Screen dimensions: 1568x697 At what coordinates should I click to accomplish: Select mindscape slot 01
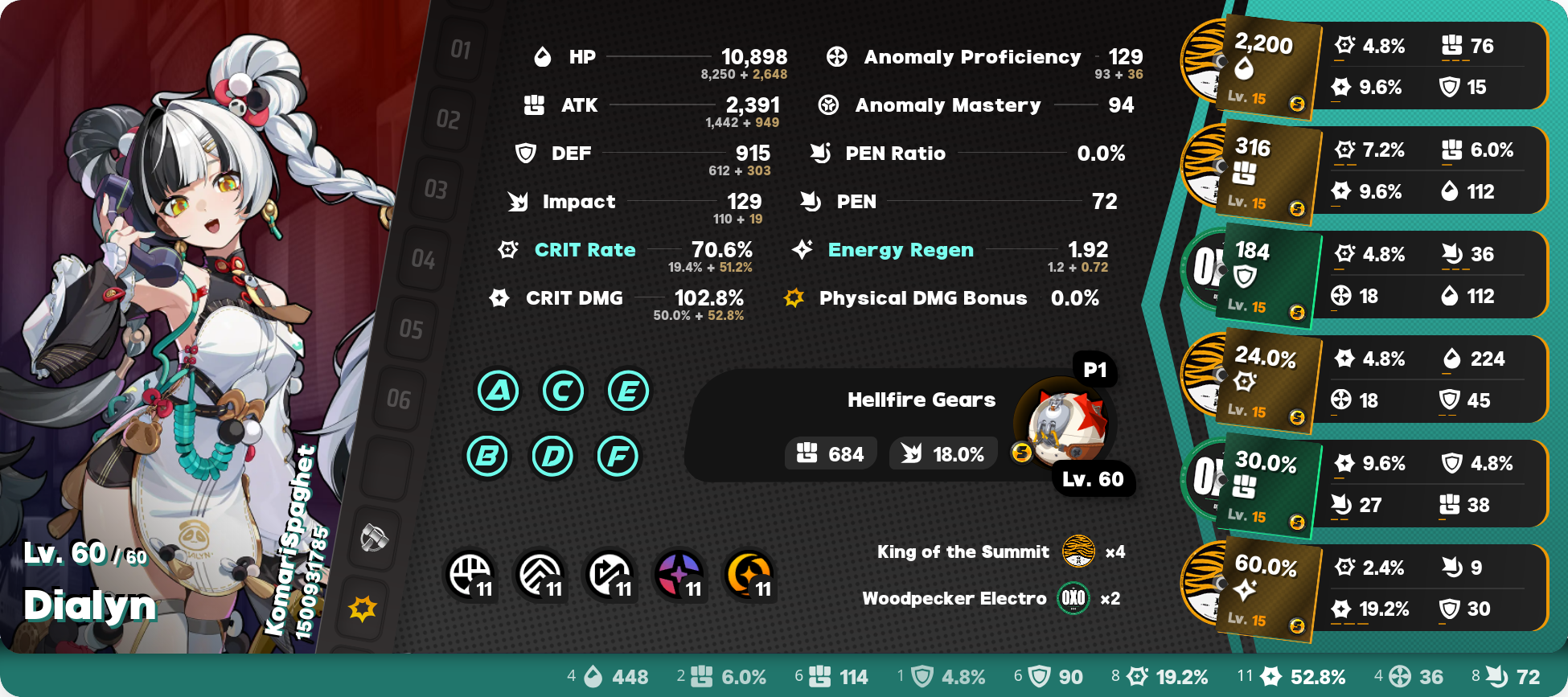pyautogui.click(x=461, y=50)
